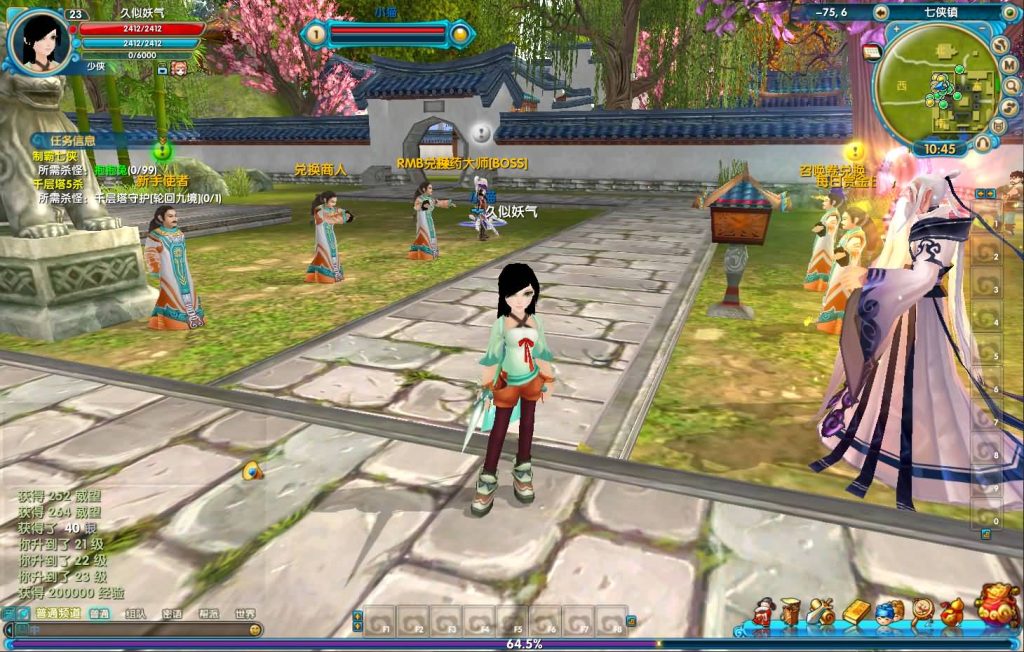Open the gourd icon in bottom menu
1024x652 pixels.
click(952, 612)
